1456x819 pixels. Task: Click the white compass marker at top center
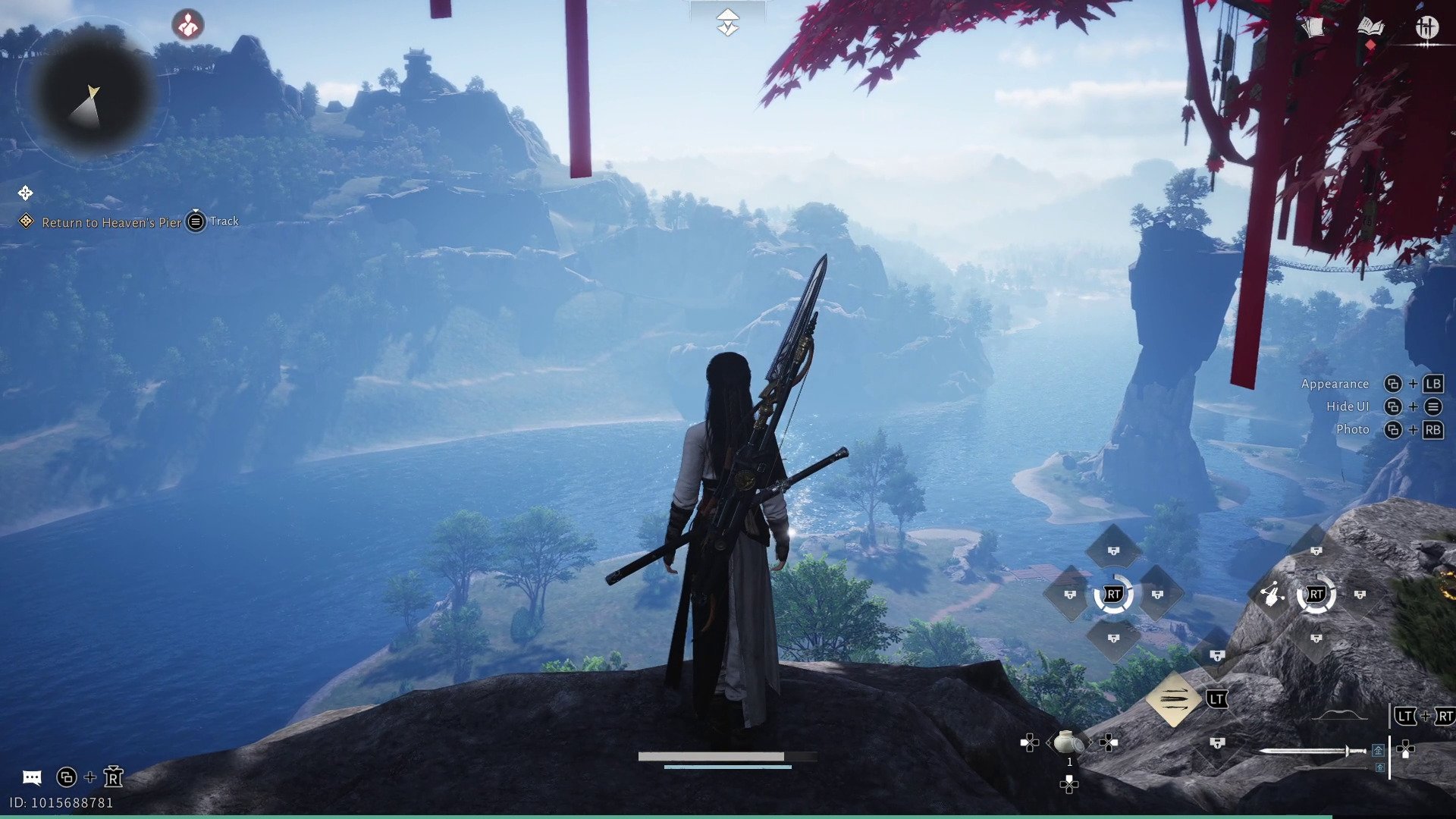(x=727, y=22)
